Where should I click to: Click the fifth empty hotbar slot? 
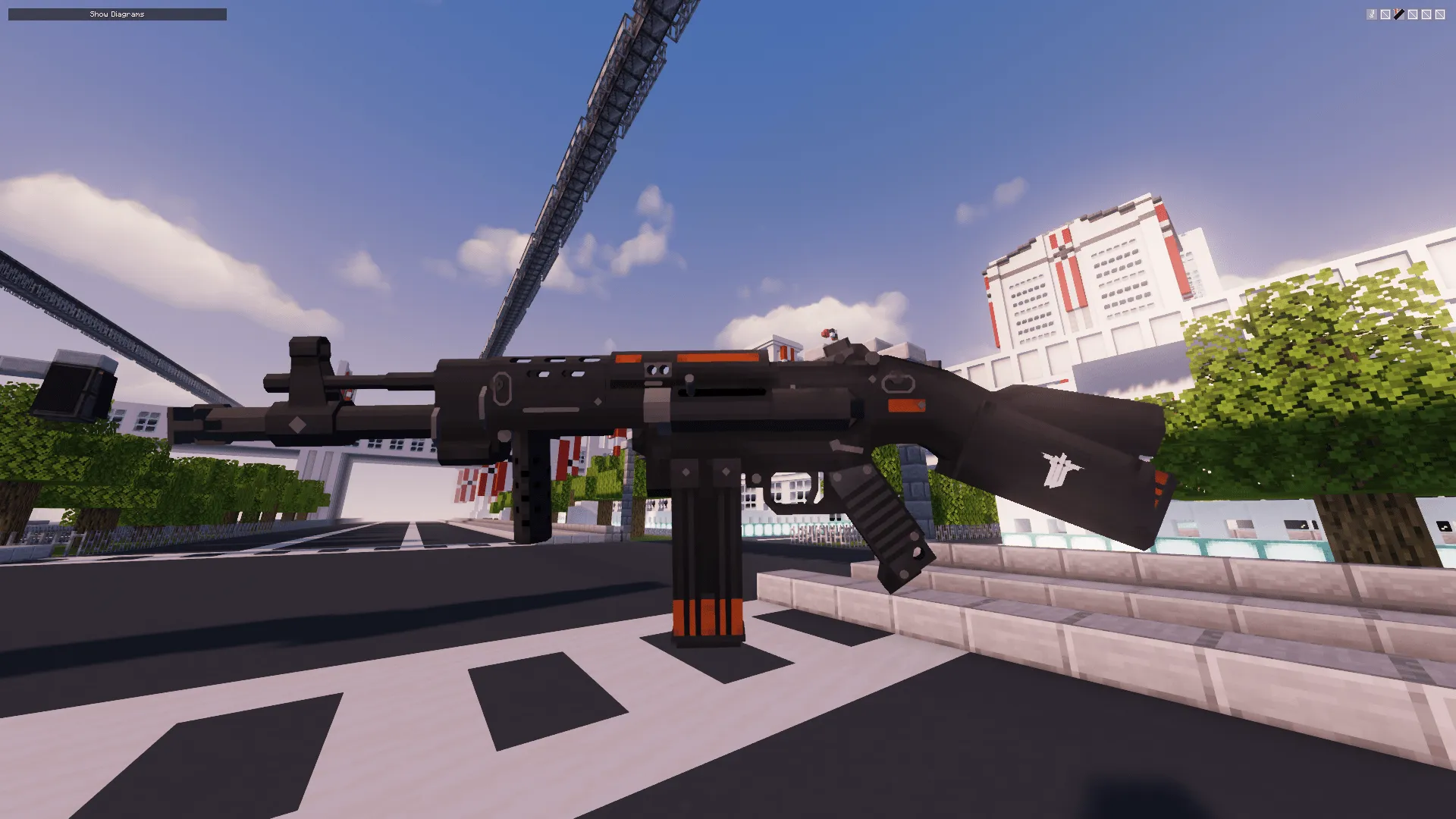tap(1426, 14)
